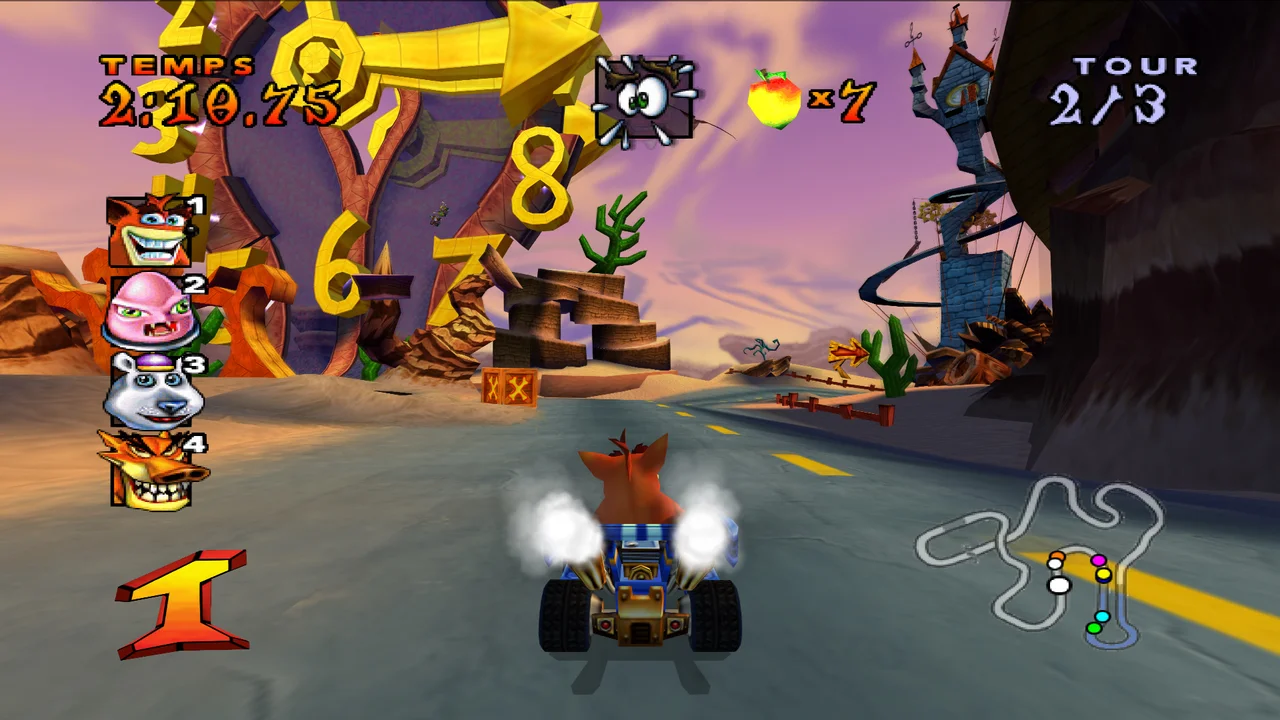This screenshot has width=1280, height=720.
Task: Select Polar's third-place racer portrait
Action: tap(152, 390)
